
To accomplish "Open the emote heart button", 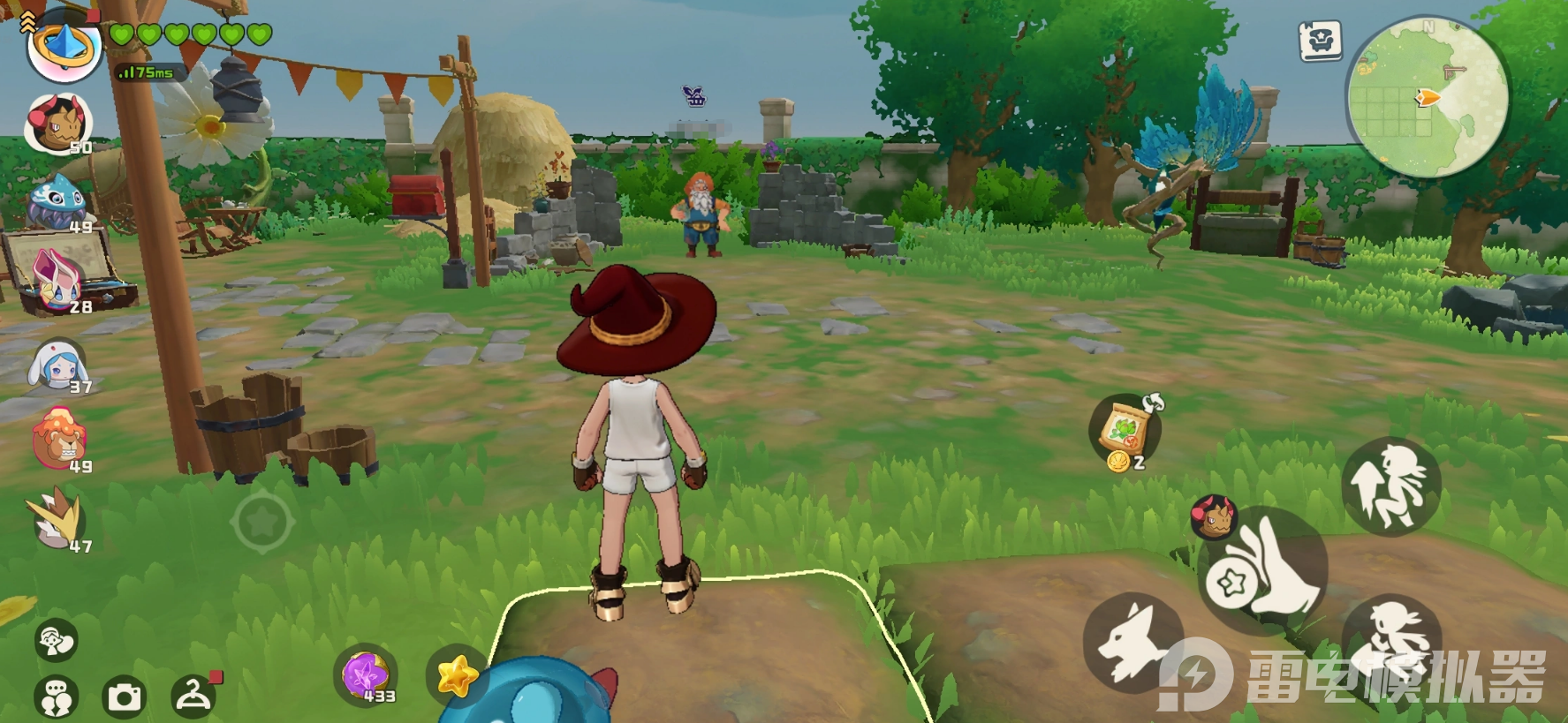I will [56, 640].
